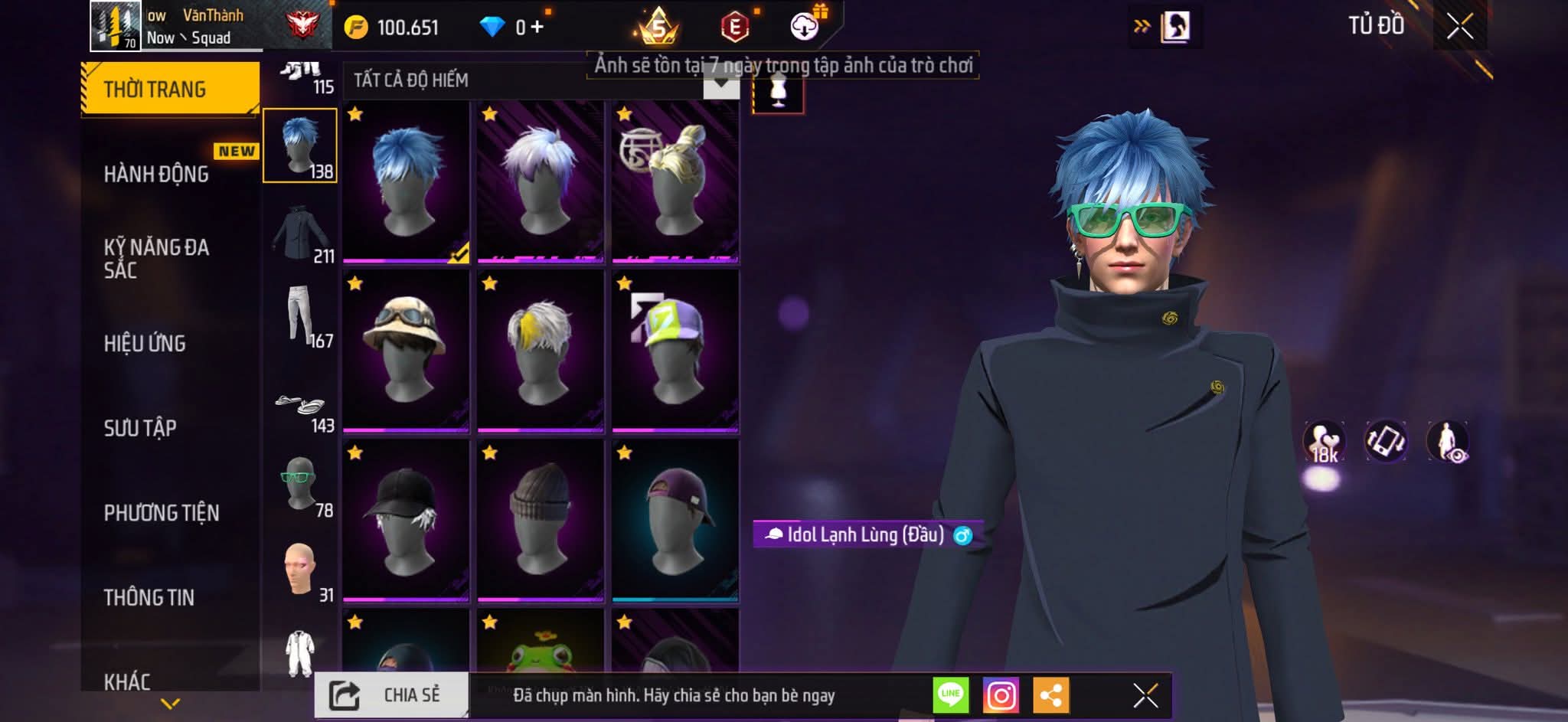1568x722 pixels.
Task: Switch to the Hành Động tab
Action: 157,174
